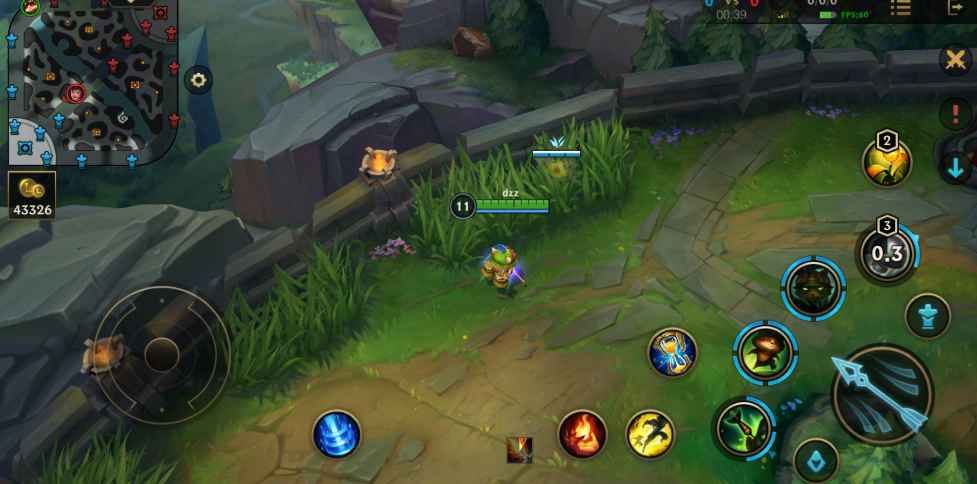This screenshot has width=977, height=484.
Task: Tap the virtual movement joystick
Action: pyautogui.click(x=161, y=353)
